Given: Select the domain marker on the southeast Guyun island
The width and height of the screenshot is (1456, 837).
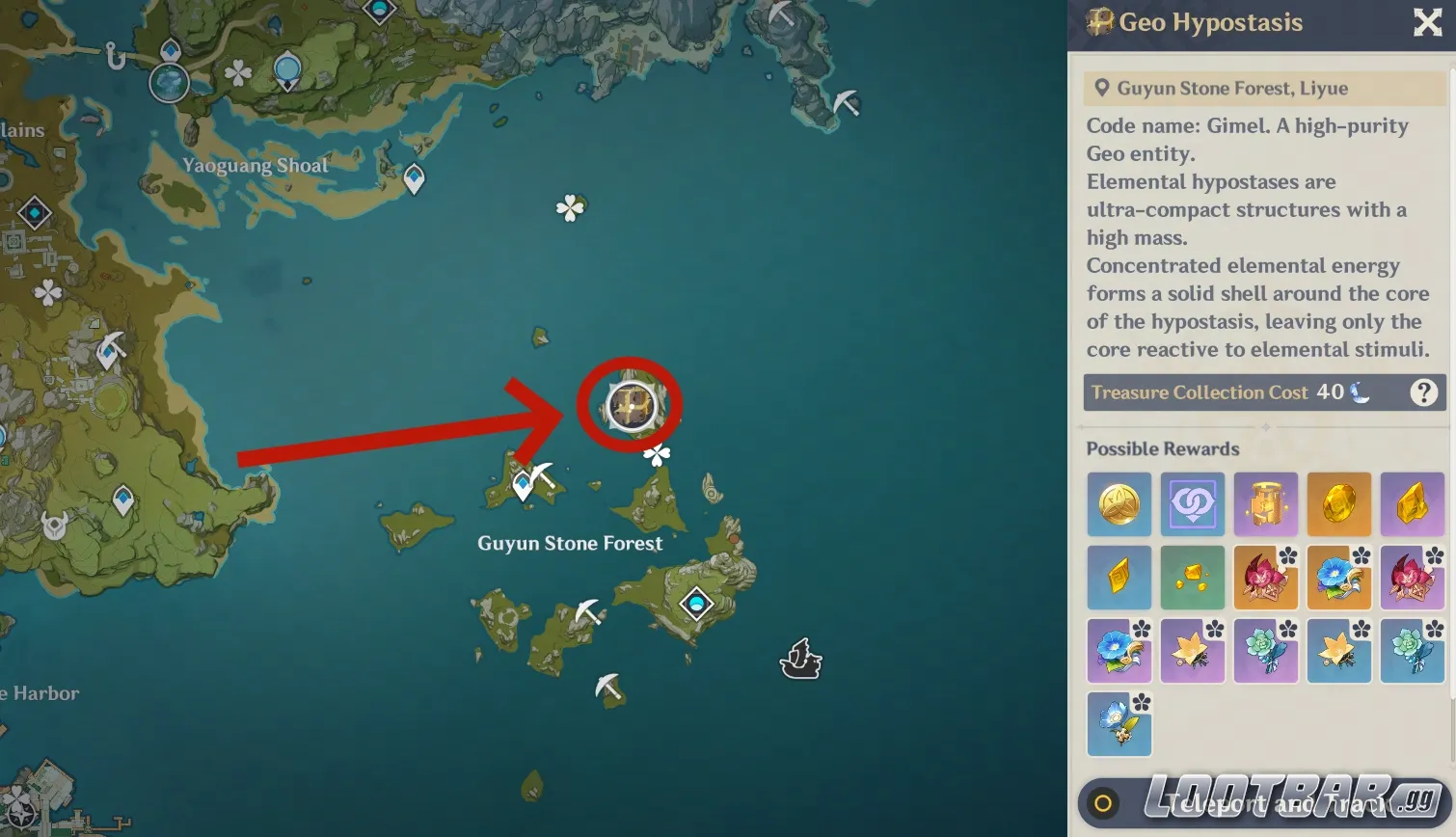Looking at the screenshot, I should 696,605.
